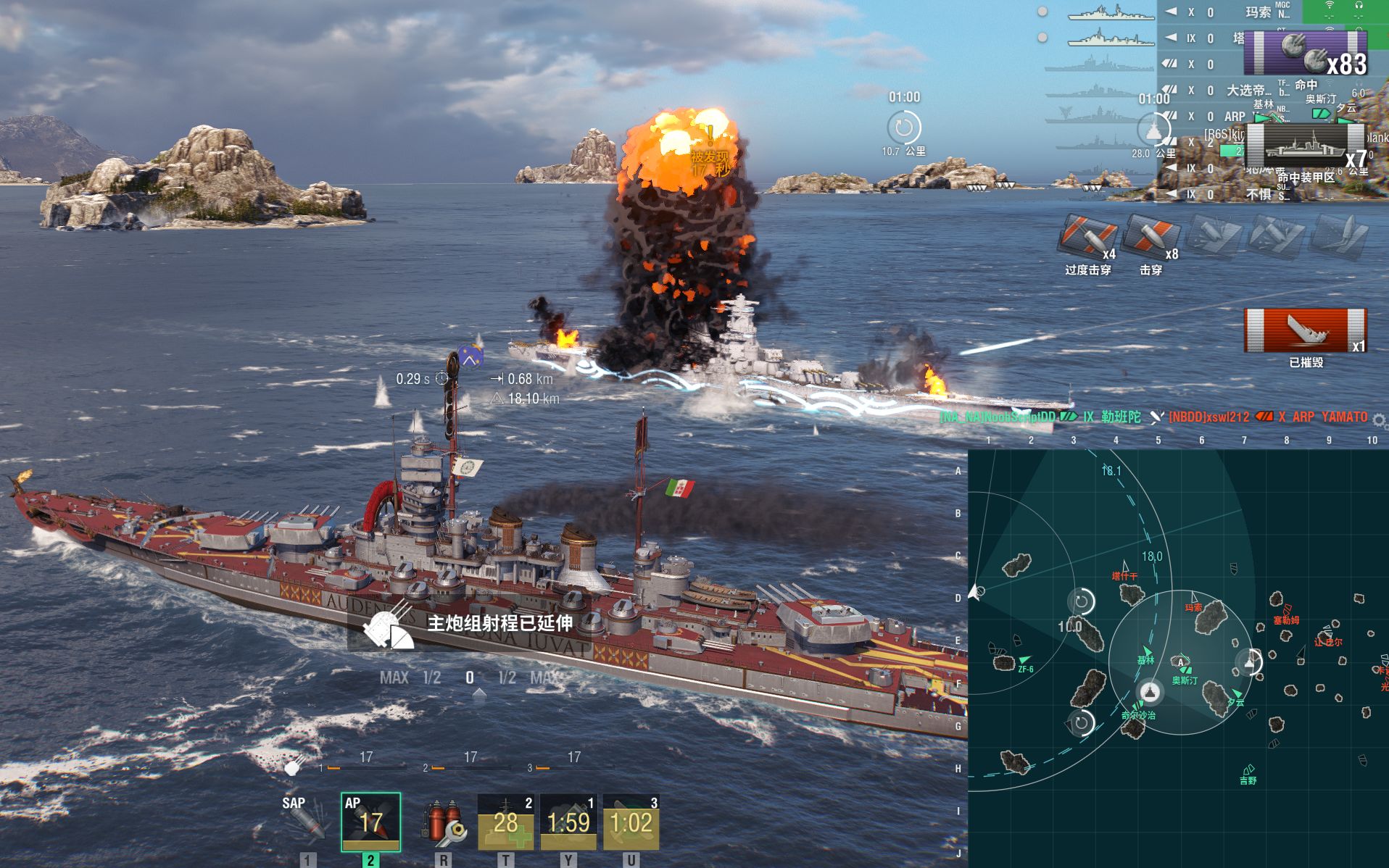Click the 已摧毁 destroyed ribbon

1305,331
